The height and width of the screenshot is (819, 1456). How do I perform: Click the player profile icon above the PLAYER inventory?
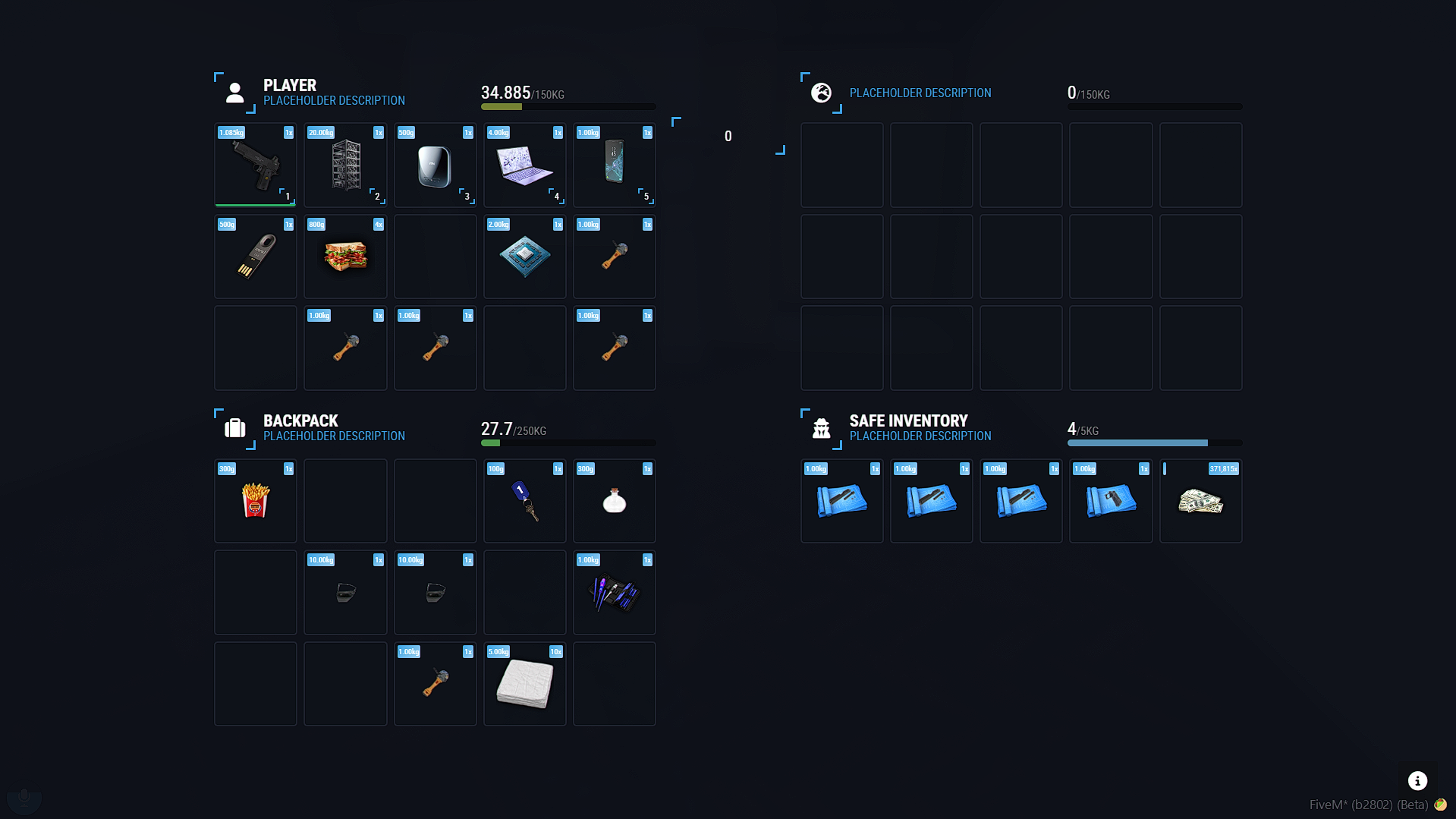click(x=234, y=93)
